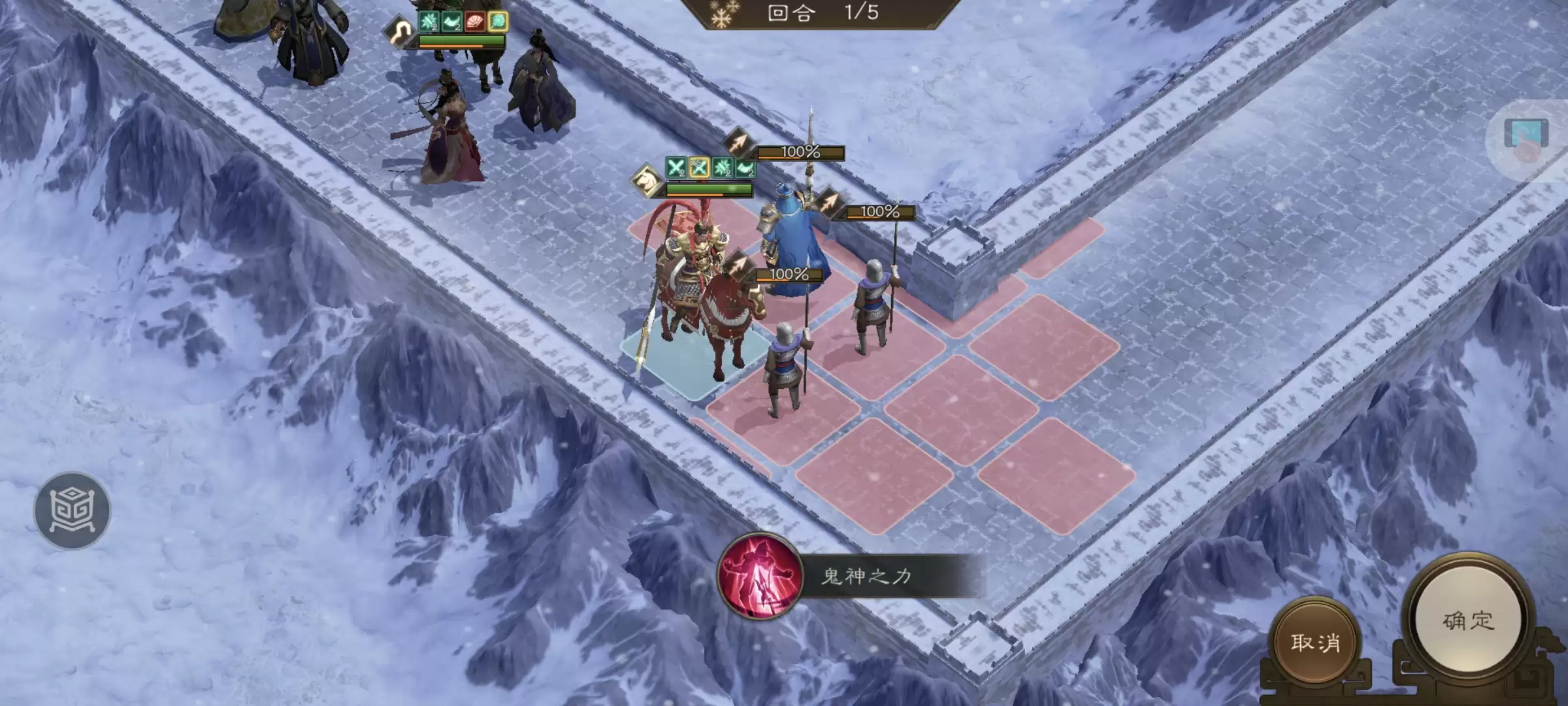Toggle the burst attack buff icon
This screenshot has height=706, width=1568.
point(722,167)
